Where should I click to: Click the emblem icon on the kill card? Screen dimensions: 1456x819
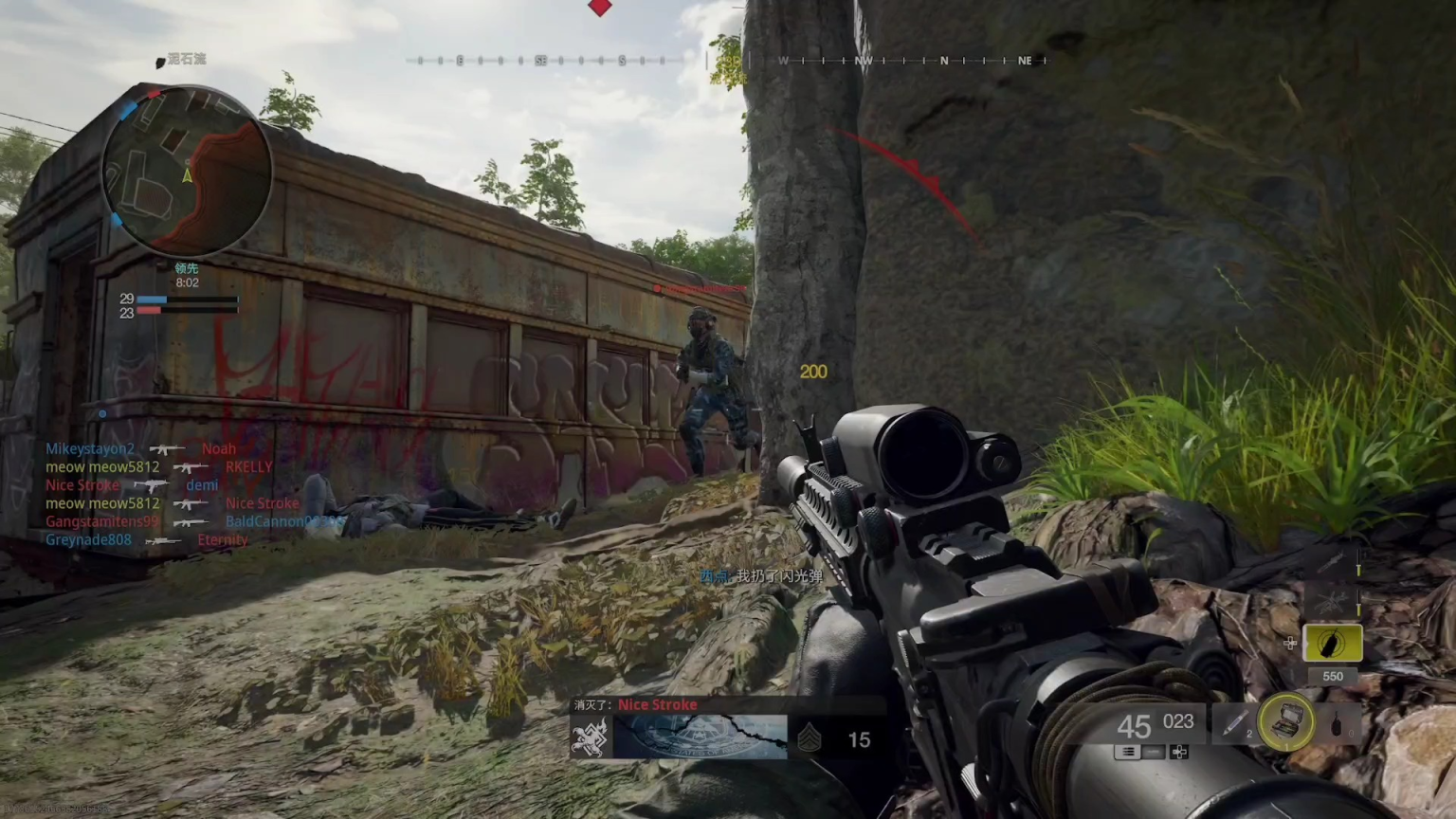click(x=589, y=737)
